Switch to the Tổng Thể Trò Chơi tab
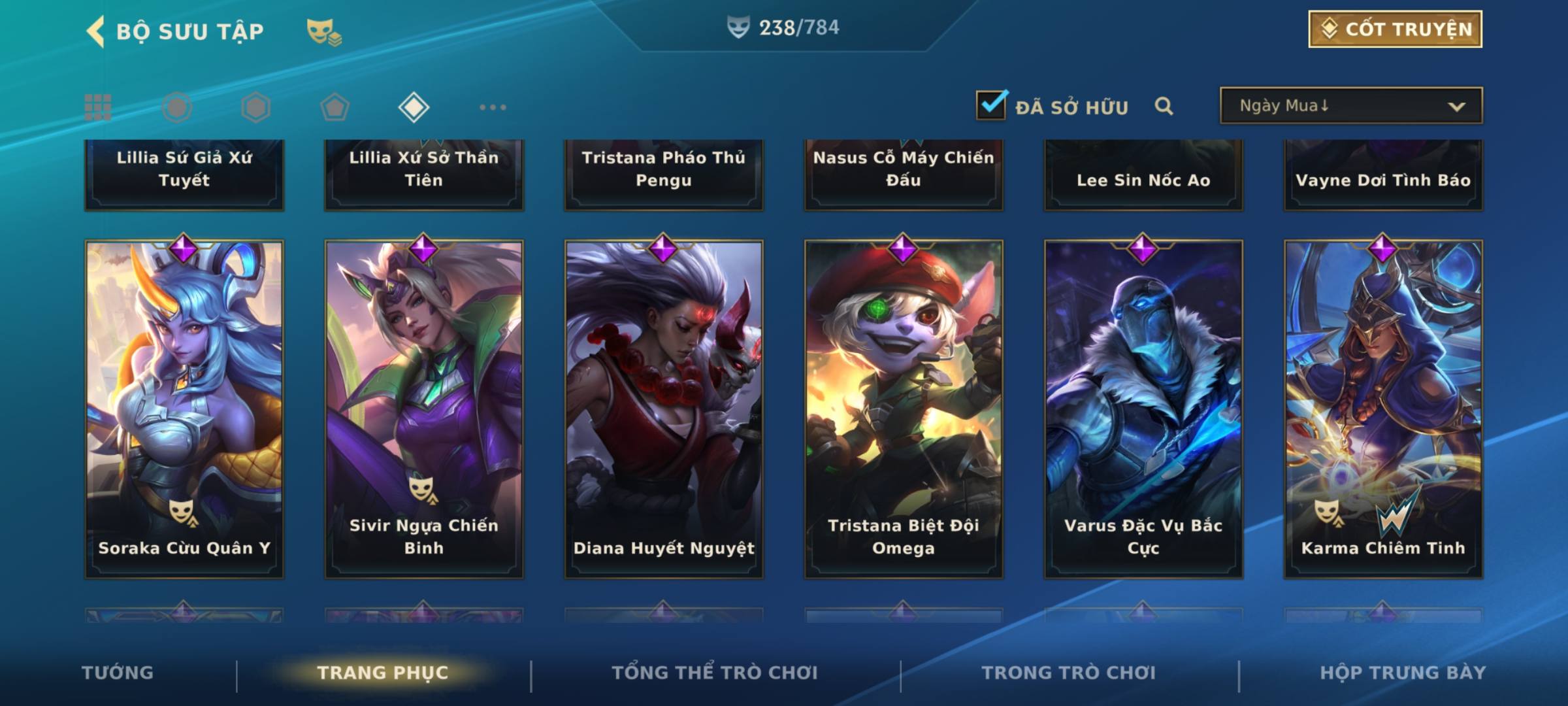 pyautogui.click(x=715, y=673)
